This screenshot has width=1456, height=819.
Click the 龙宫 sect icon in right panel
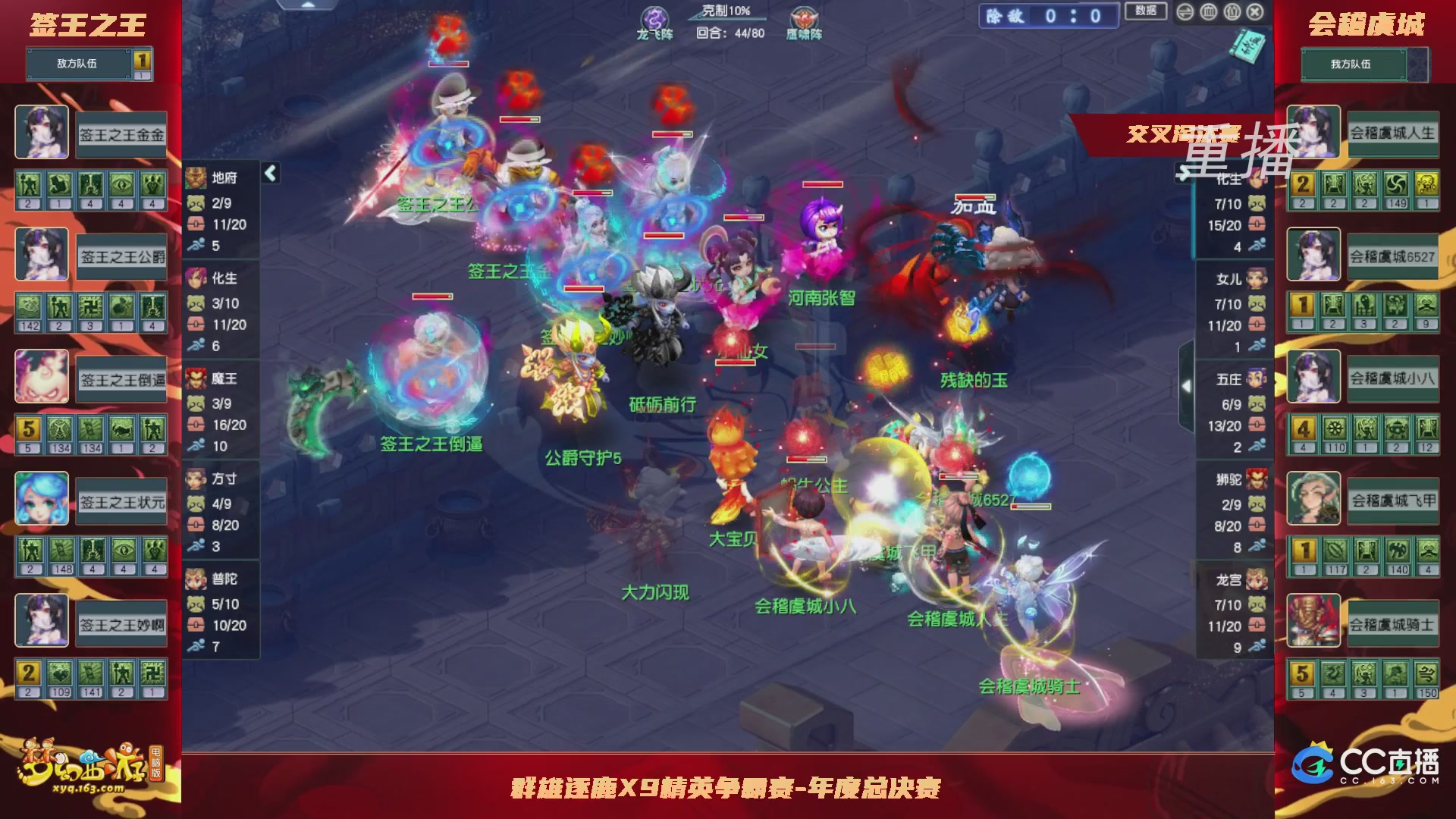click(1257, 579)
